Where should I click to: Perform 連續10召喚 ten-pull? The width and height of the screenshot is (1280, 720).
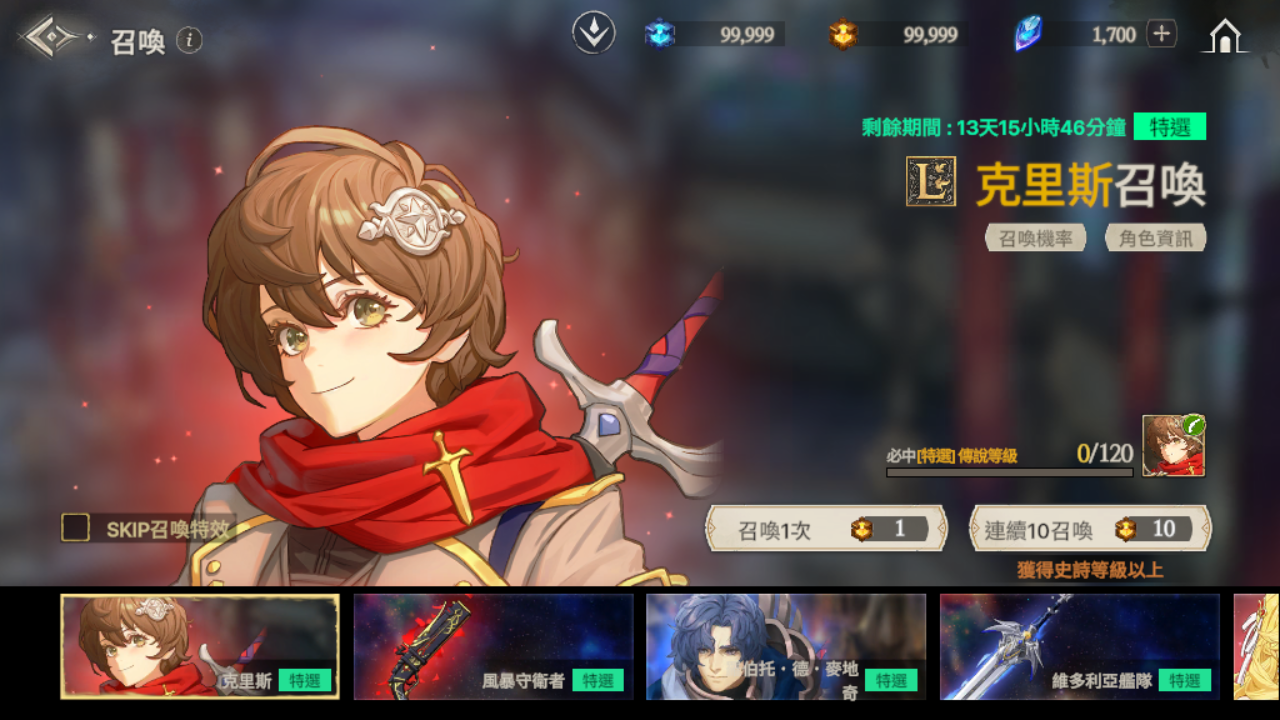coord(1090,529)
